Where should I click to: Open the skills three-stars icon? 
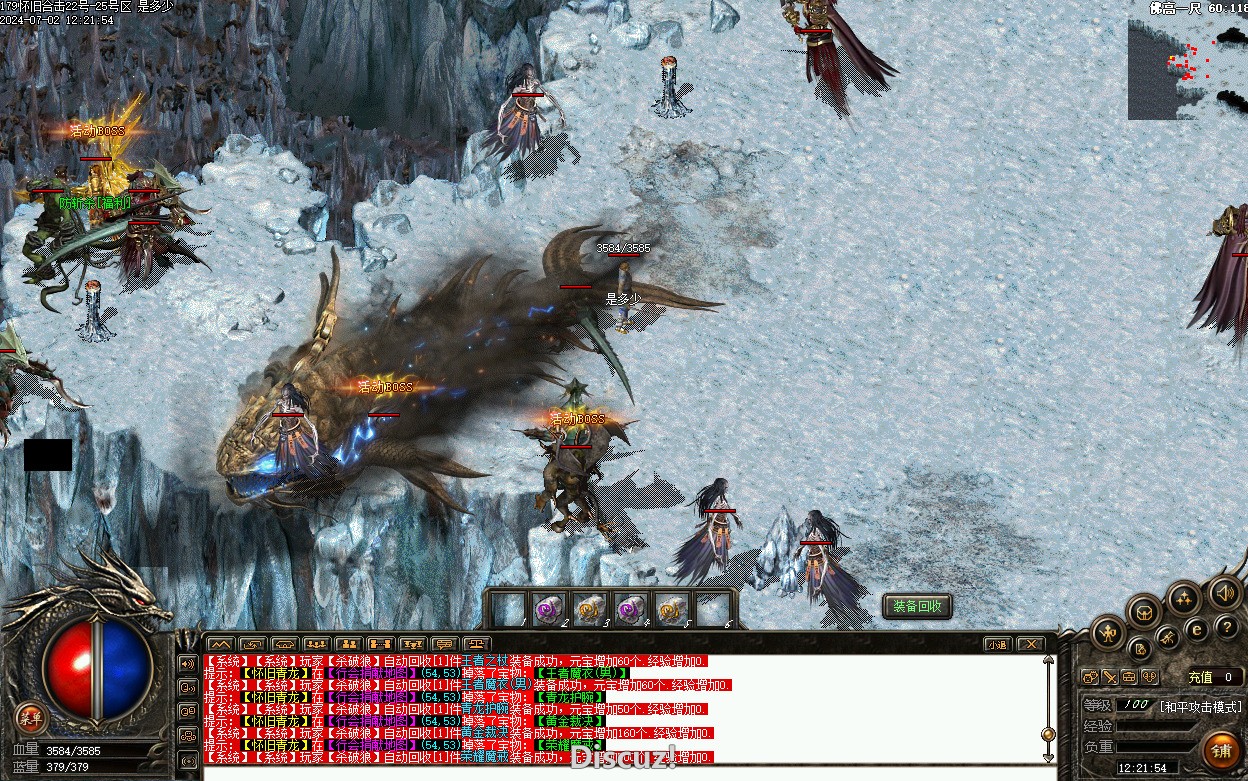click(1184, 598)
